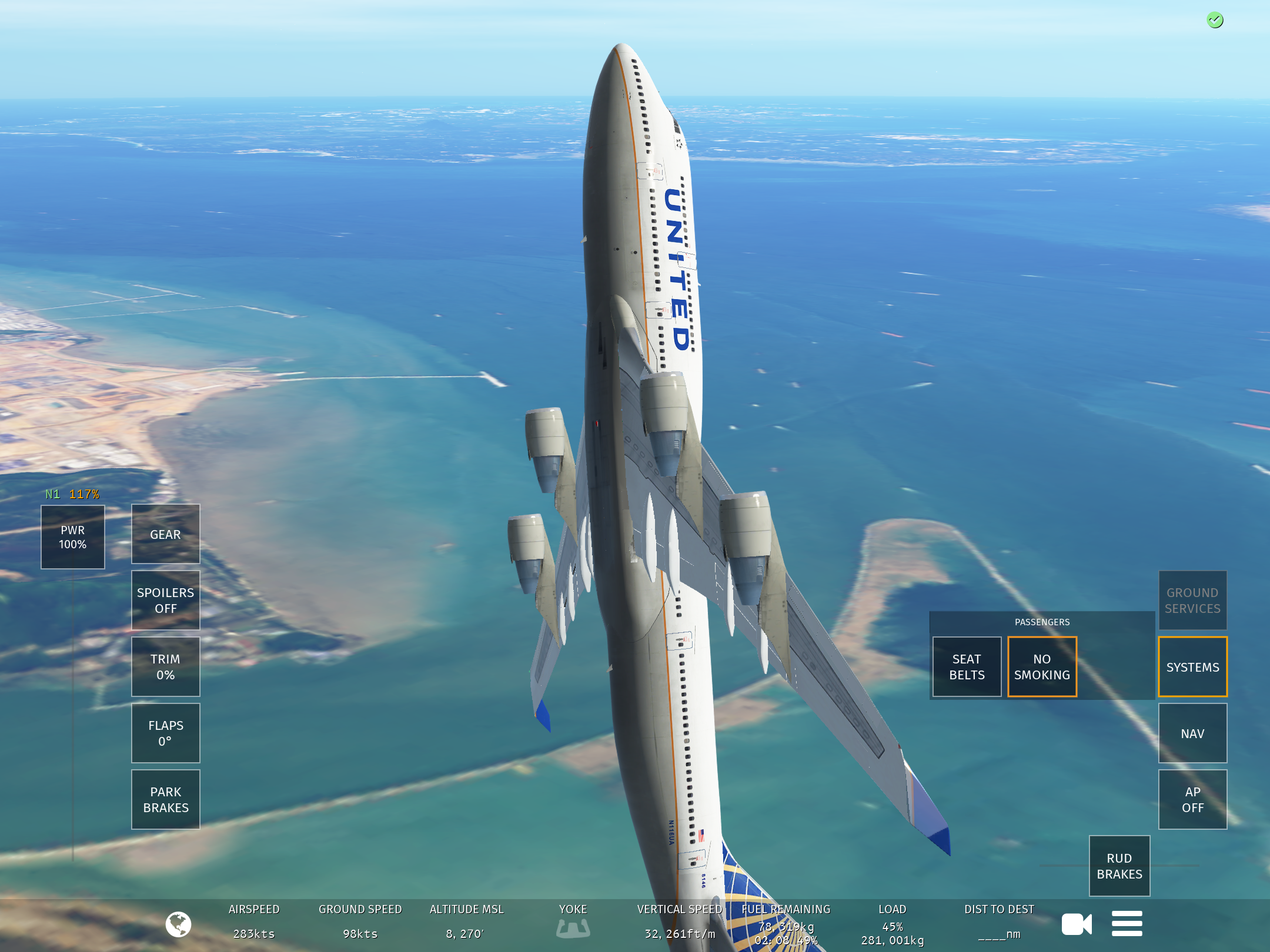The height and width of the screenshot is (952, 1270).
Task: Tap the PWR 100% throttle box
Action: pyautogui.click(x=73, y=537)
